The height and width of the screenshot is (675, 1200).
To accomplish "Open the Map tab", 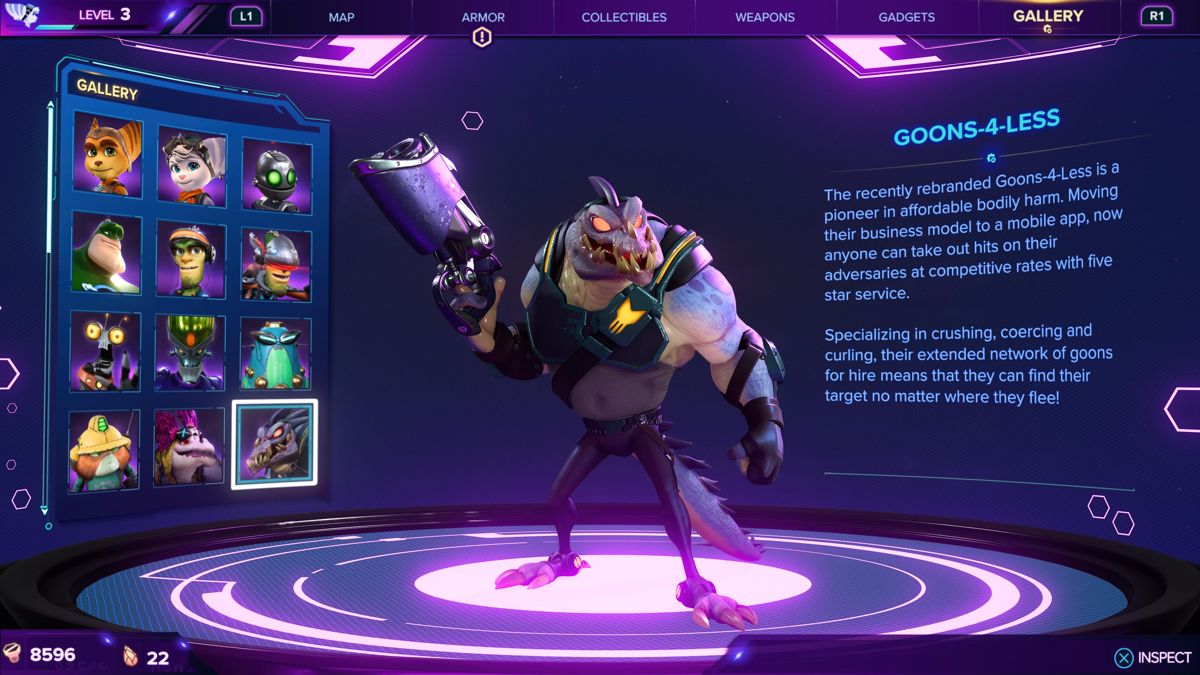I will [342, 17].
